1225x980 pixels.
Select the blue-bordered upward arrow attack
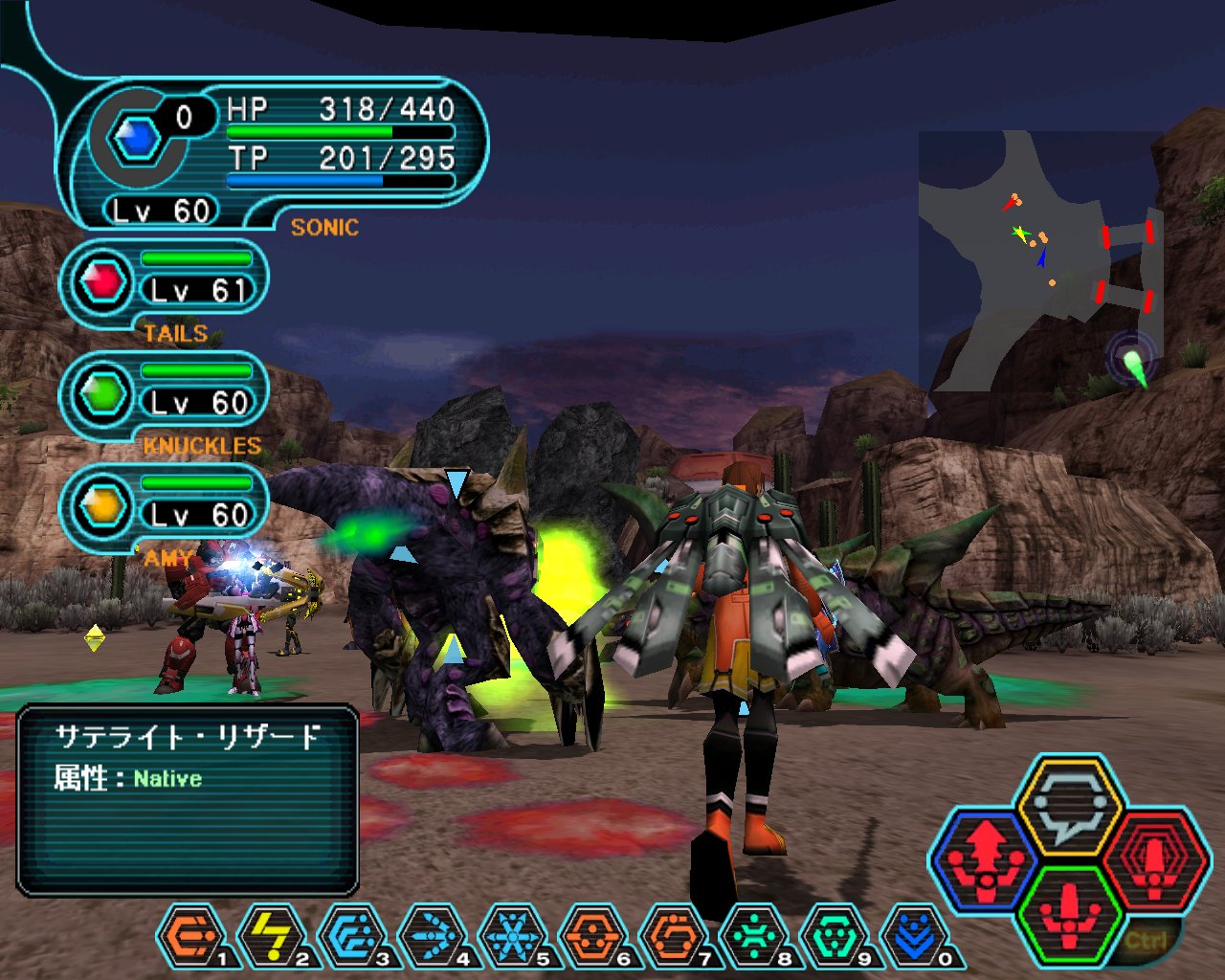986,858
